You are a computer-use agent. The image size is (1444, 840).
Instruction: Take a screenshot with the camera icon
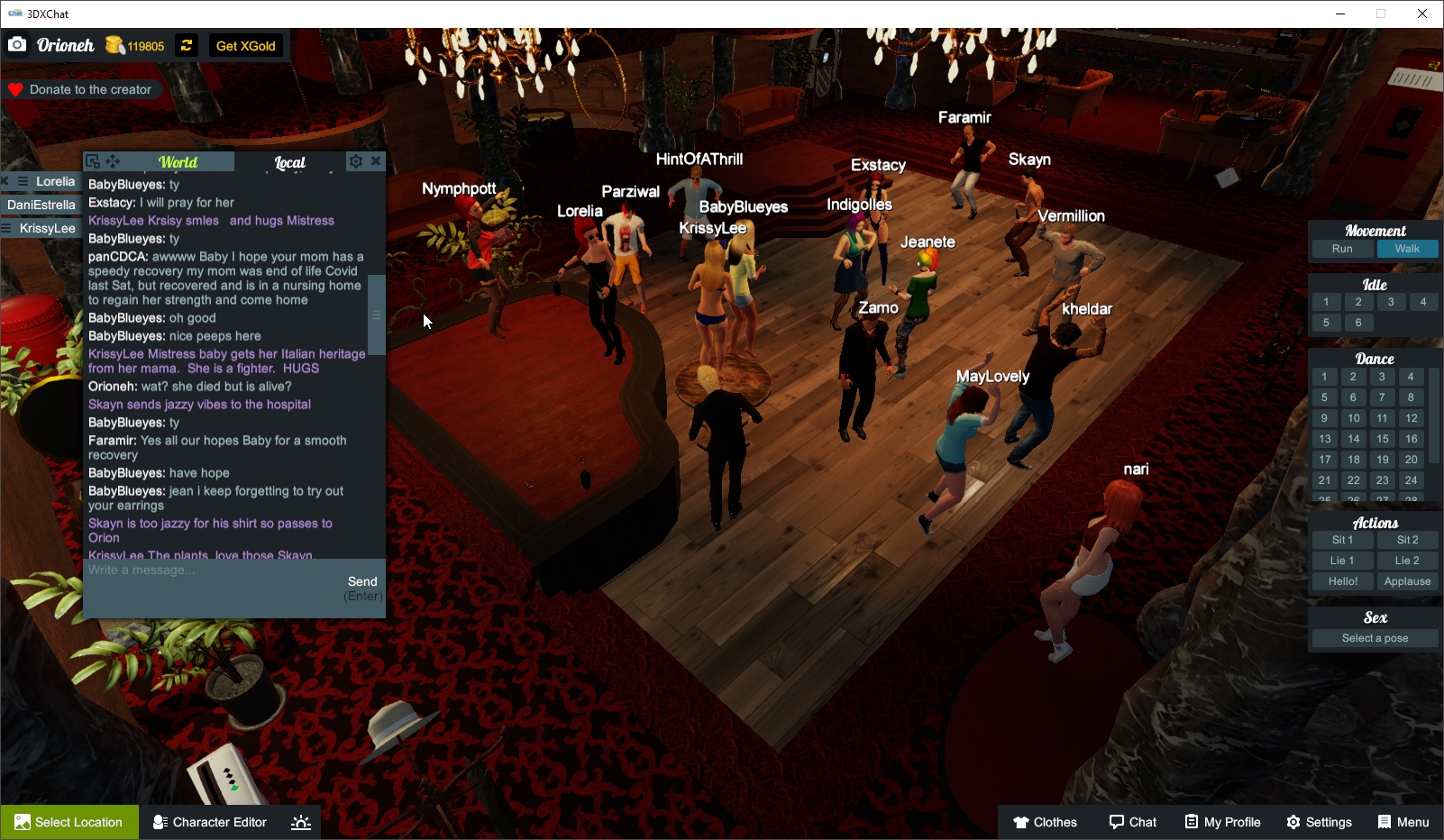coord(16,44)
